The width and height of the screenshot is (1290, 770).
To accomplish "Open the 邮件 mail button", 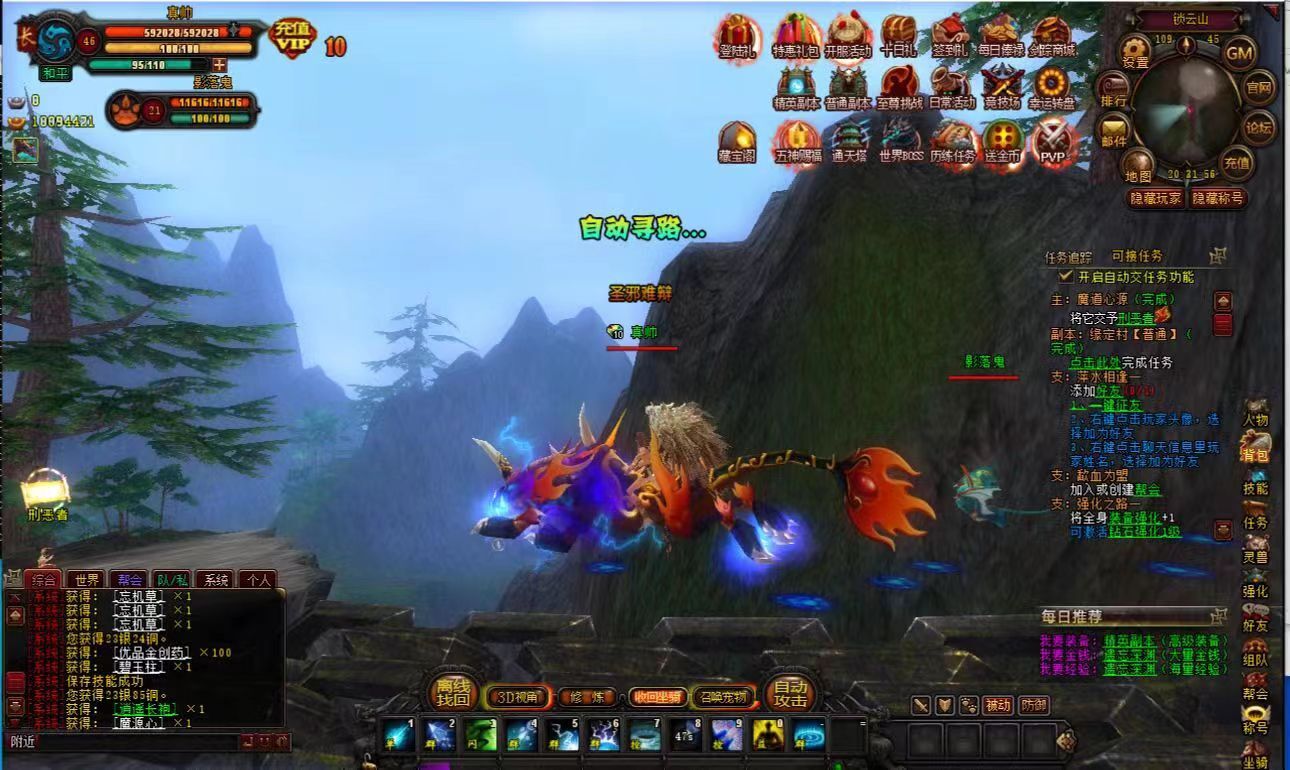I will point(1114,130).
